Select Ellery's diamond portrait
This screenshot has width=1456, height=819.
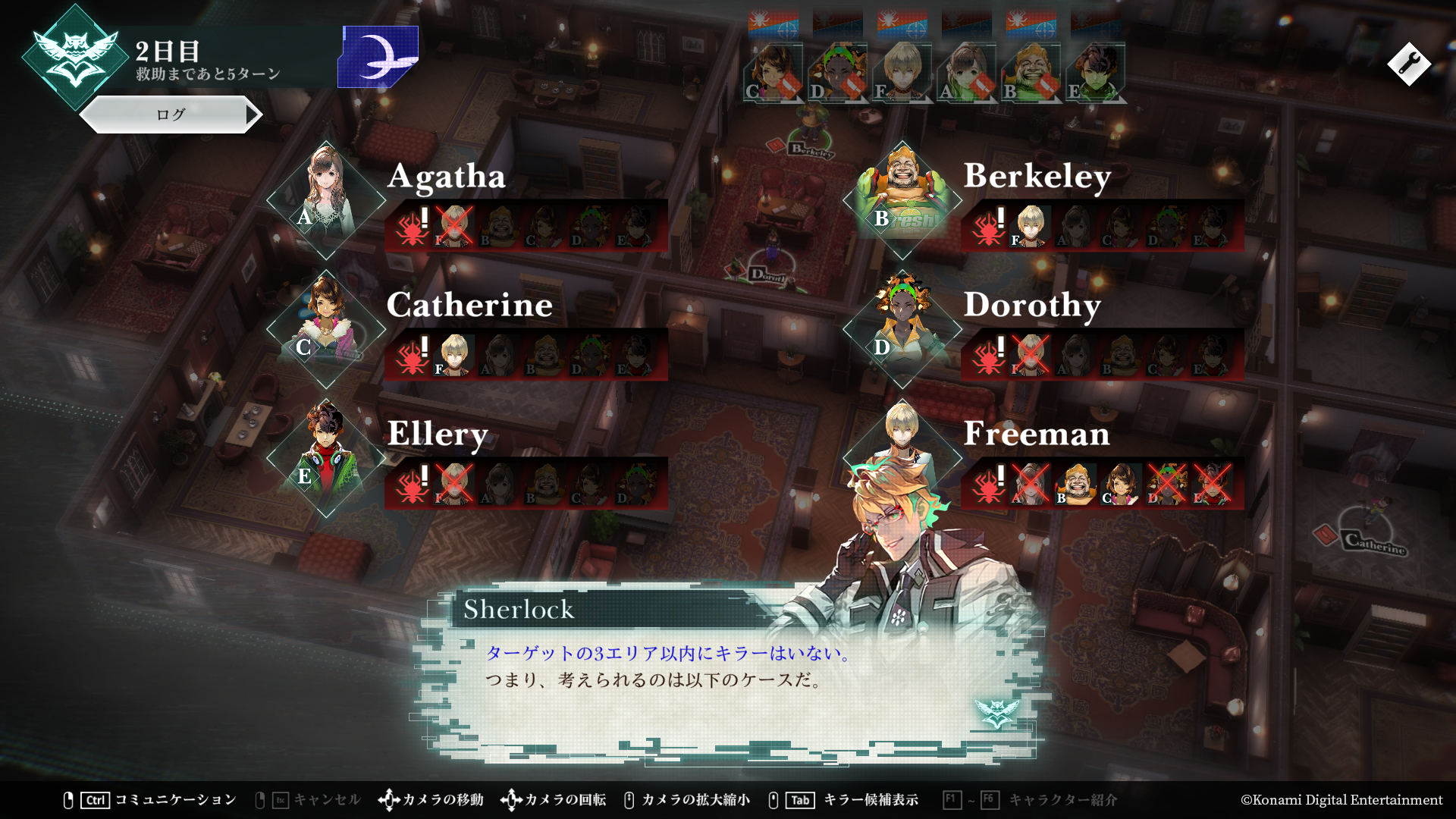pos(326,458)
